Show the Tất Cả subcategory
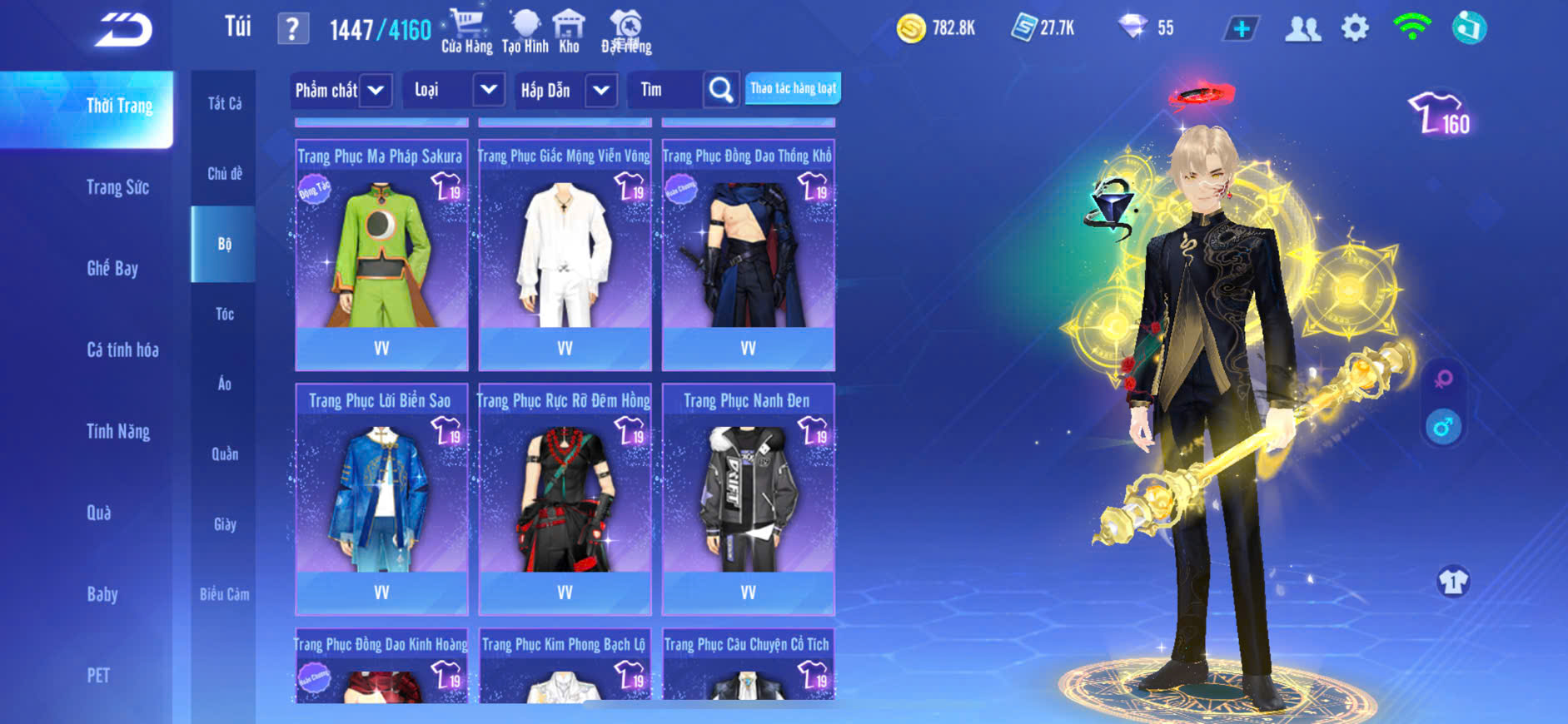This screenshot has width=1568, height=724. 224,103
